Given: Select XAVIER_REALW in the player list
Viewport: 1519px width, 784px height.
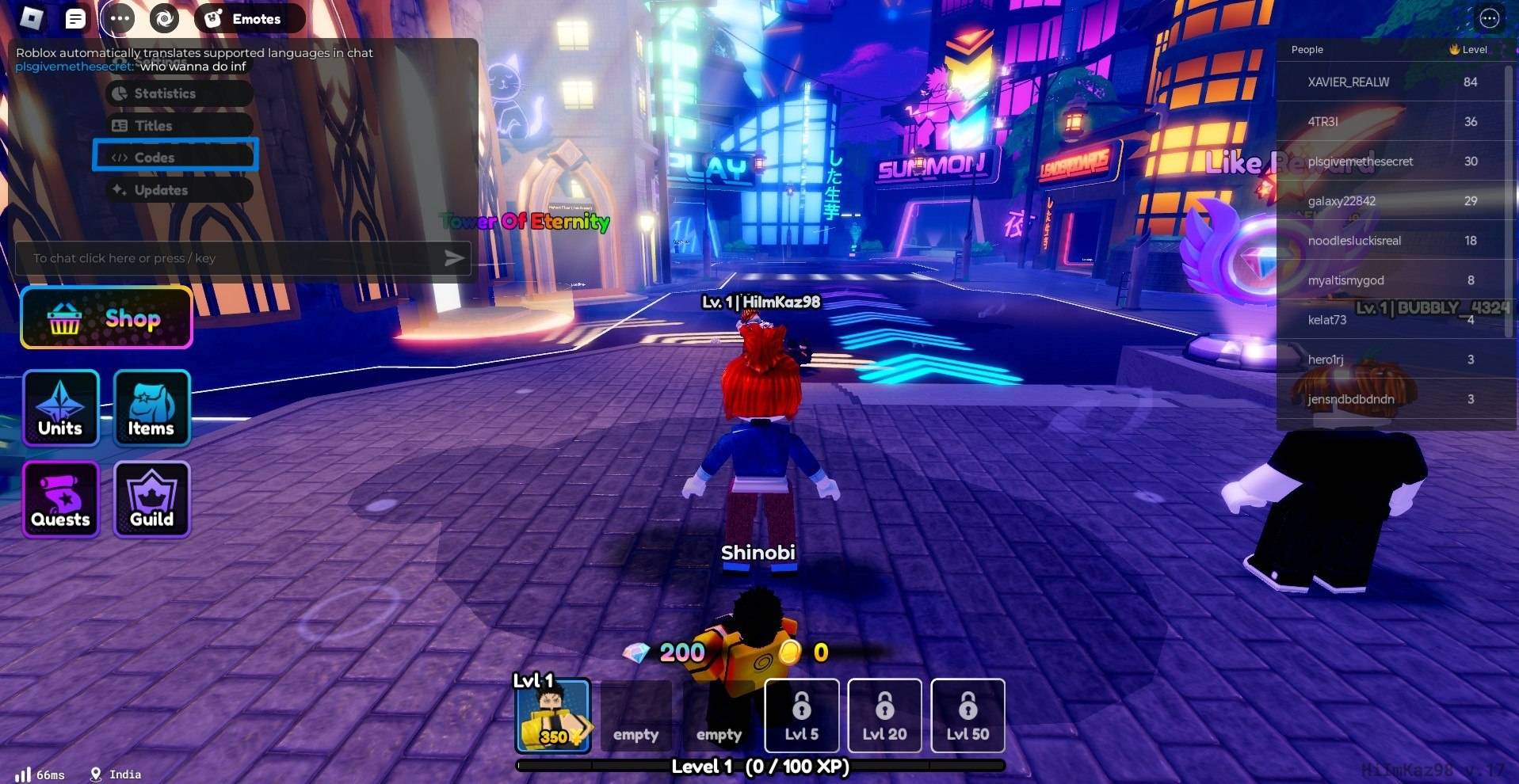Looking at the screenshot, I should (1349, 82).
